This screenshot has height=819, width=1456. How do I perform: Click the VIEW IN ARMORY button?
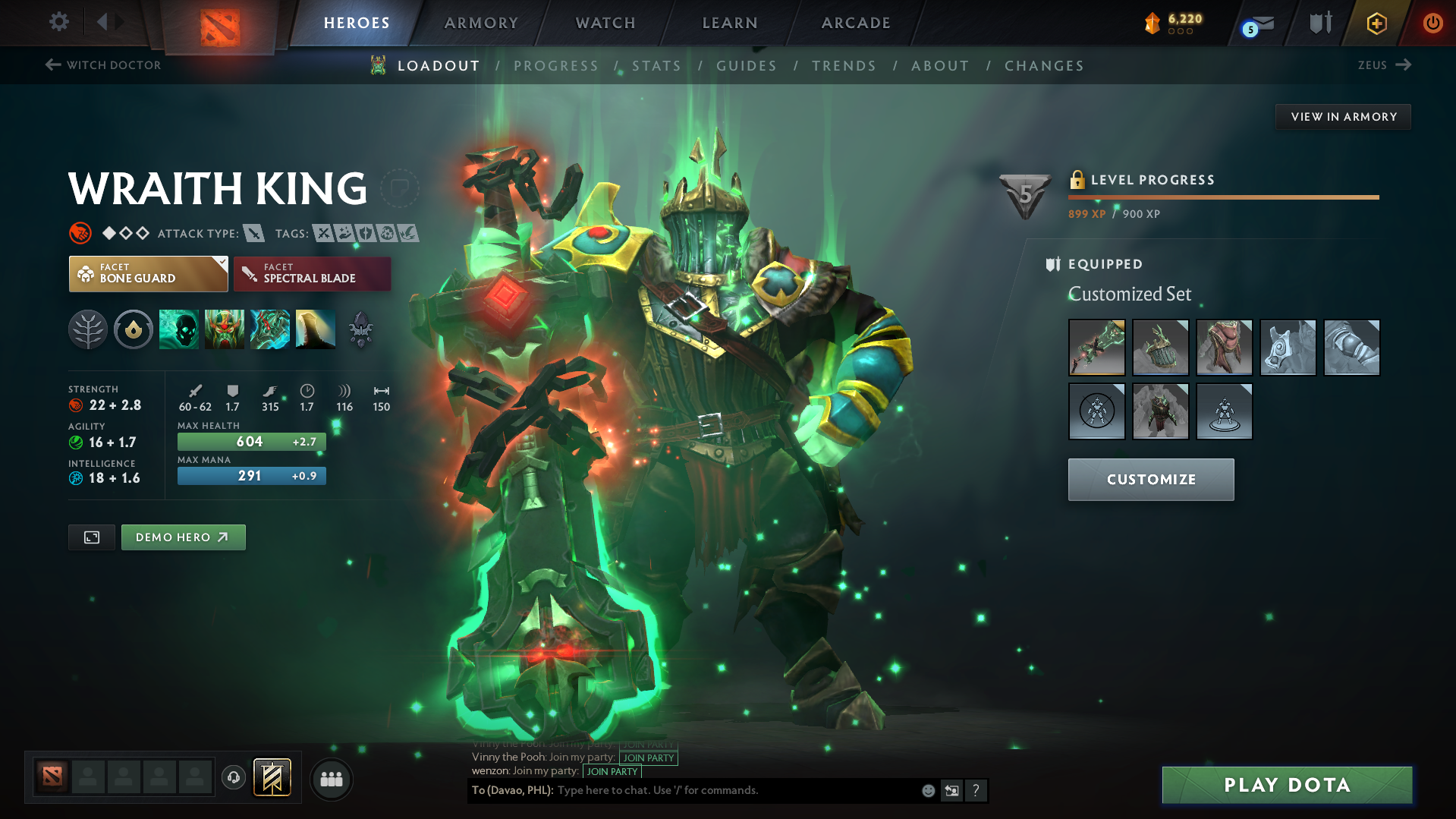tap(1342, 116)
